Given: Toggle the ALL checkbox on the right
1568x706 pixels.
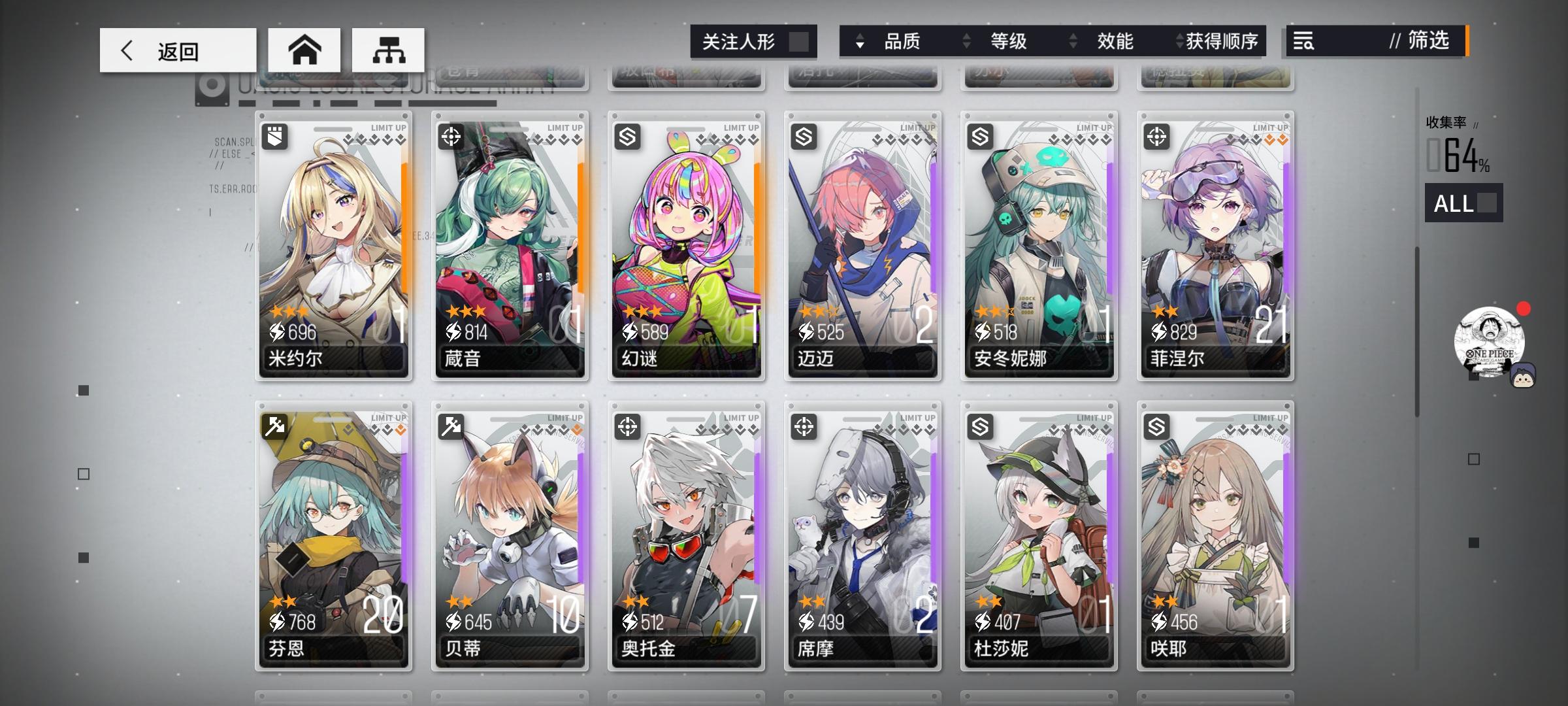Looking at the screenshot, I should 1486,205.
